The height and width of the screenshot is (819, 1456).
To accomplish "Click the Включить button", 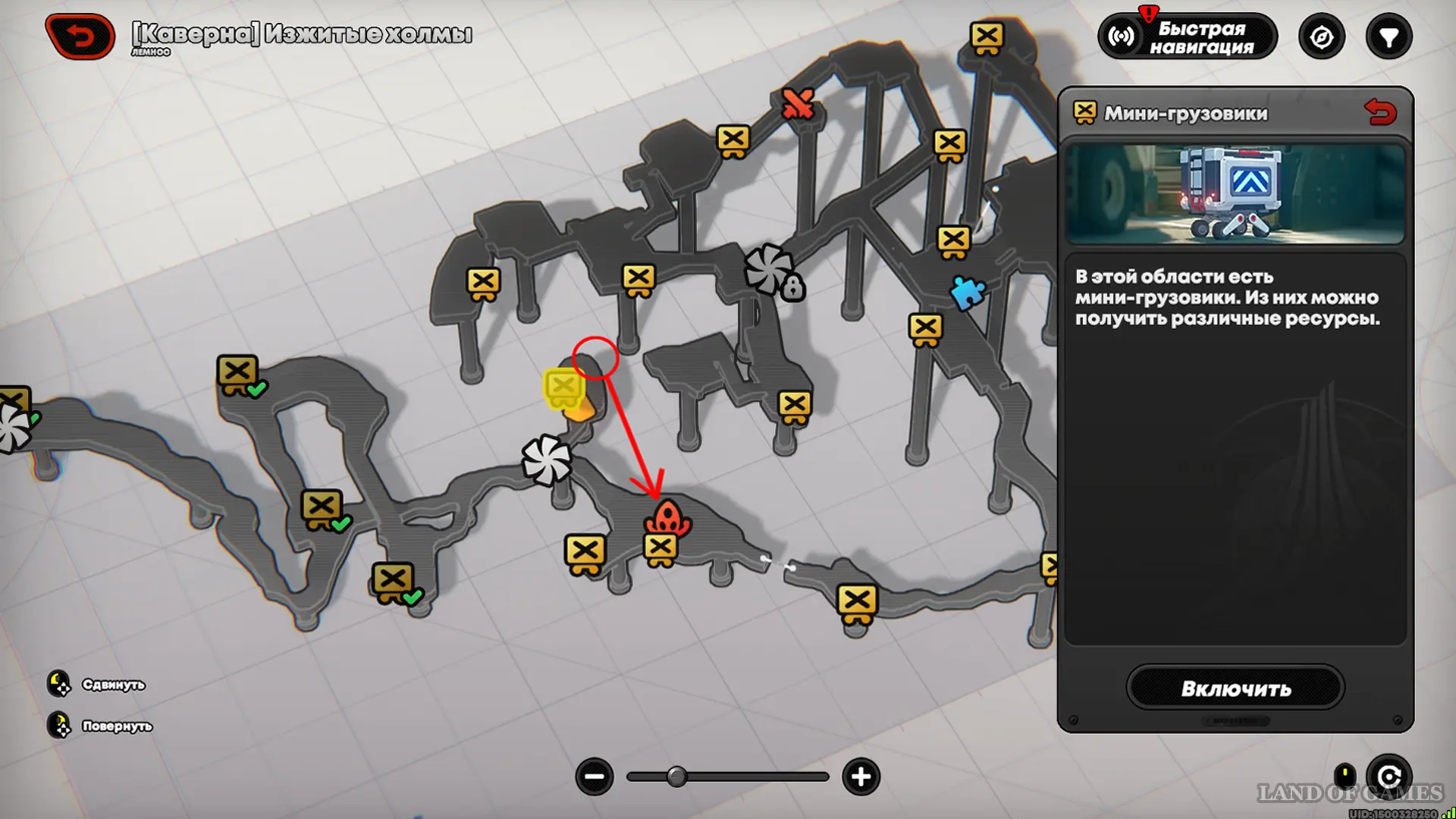I will 1235,688.
